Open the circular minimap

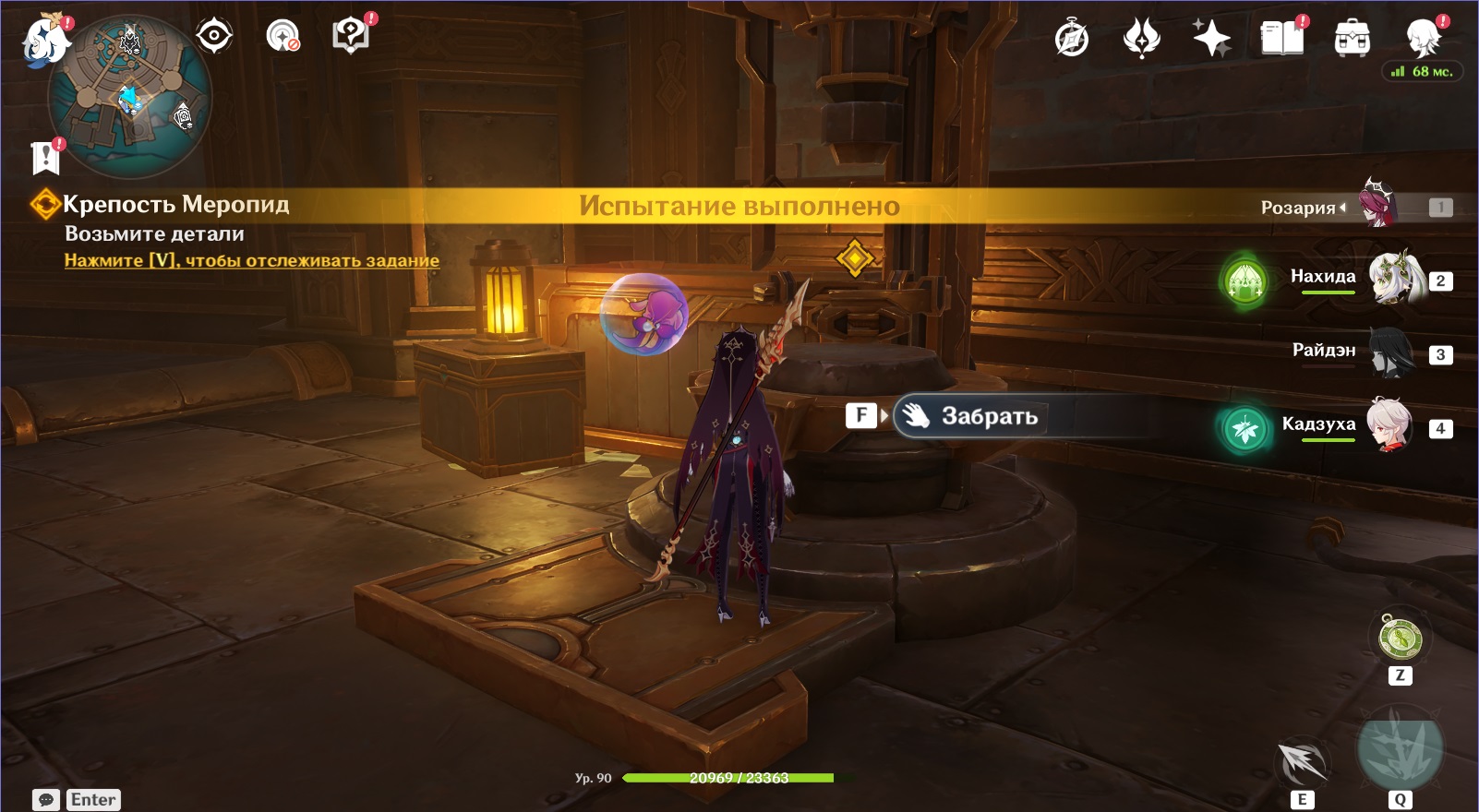tap(129, 97)
